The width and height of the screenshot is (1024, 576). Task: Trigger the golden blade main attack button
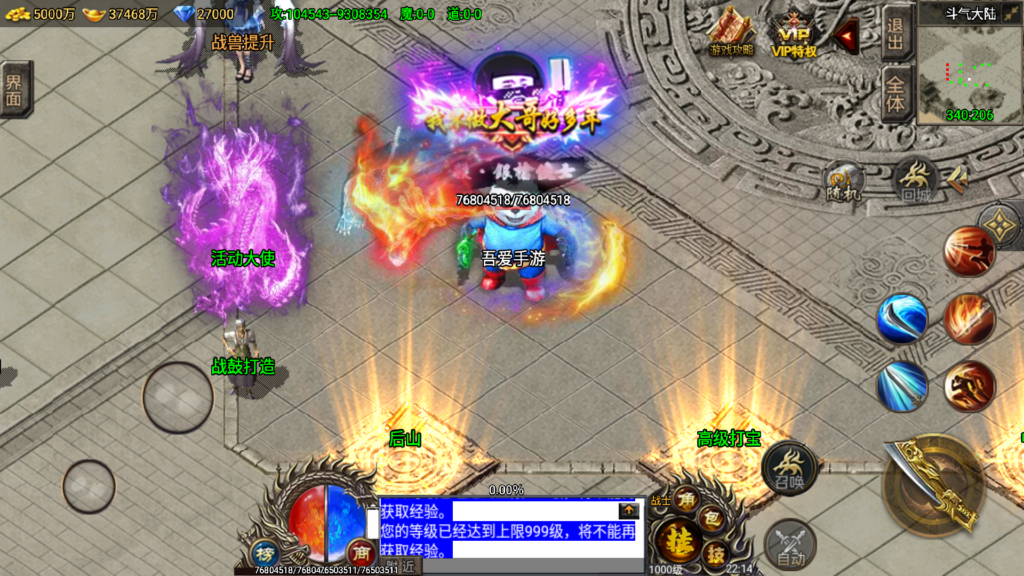click(x=934, y=484)
